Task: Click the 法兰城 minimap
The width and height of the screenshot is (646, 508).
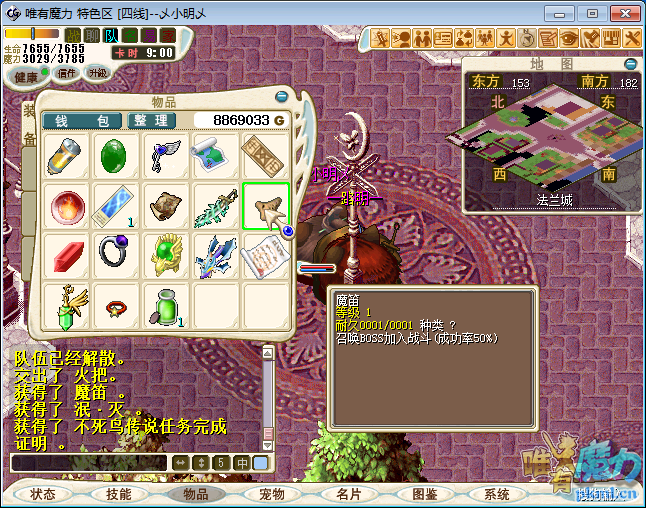Action: click(552, 140)
